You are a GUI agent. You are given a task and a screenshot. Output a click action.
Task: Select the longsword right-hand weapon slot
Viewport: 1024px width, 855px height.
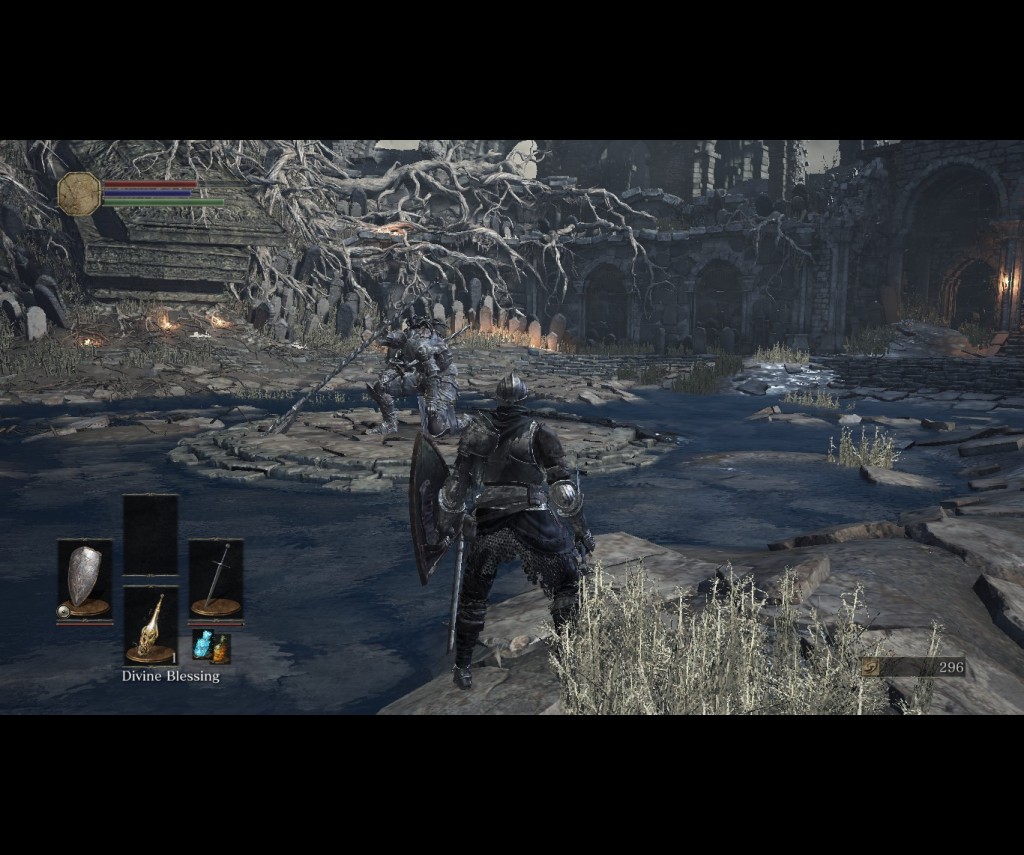(x=216, y=579)
